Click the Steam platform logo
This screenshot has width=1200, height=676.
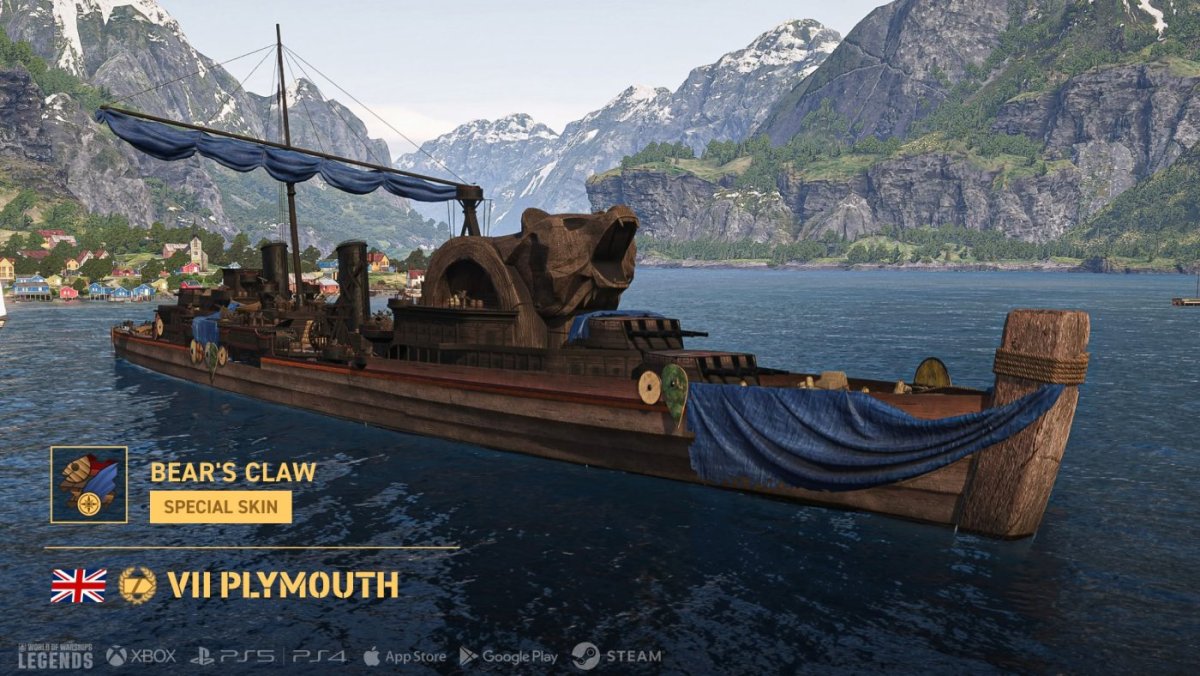click(617, 656)
